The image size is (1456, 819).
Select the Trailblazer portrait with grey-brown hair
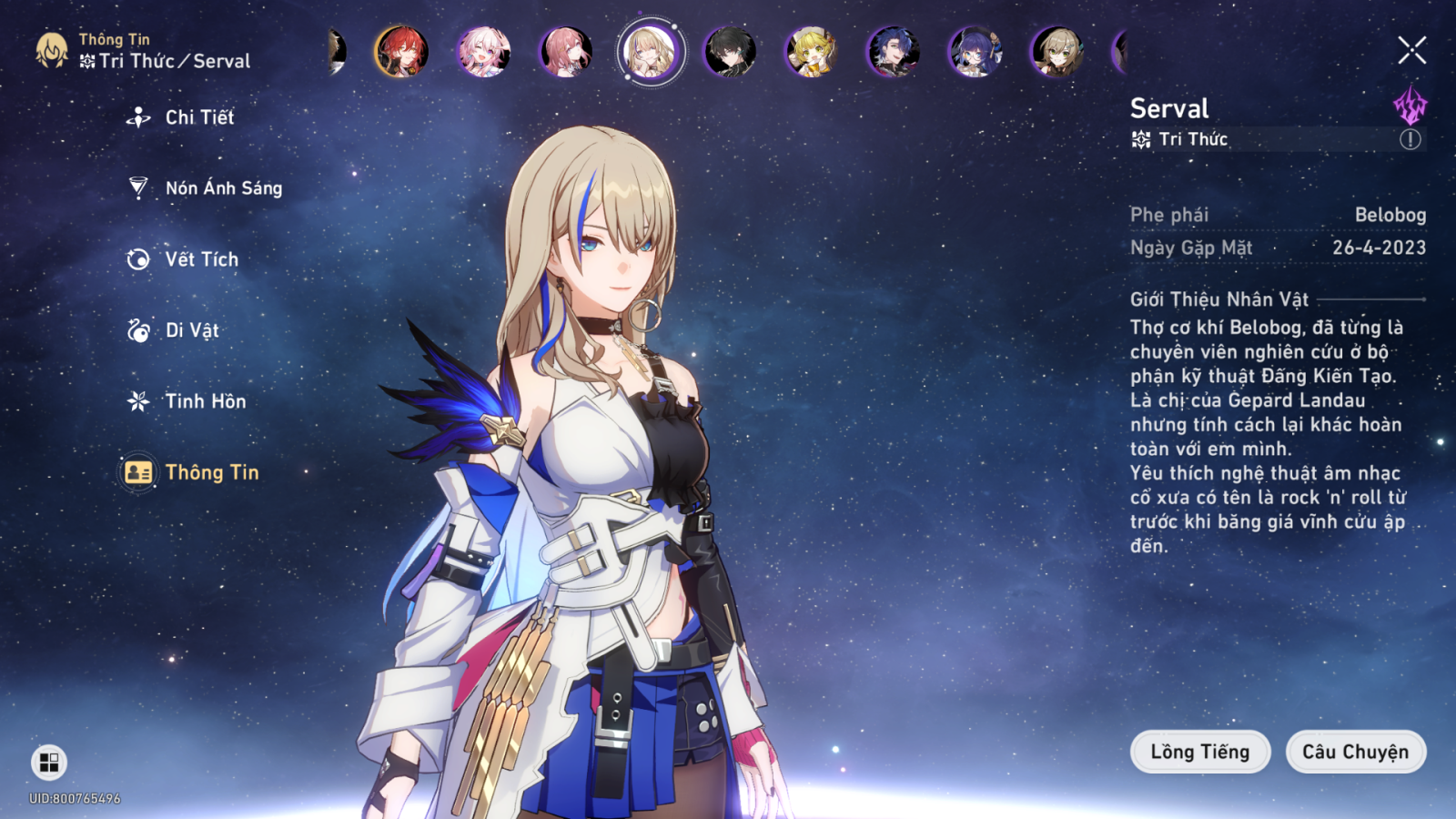coord(1057,51)
